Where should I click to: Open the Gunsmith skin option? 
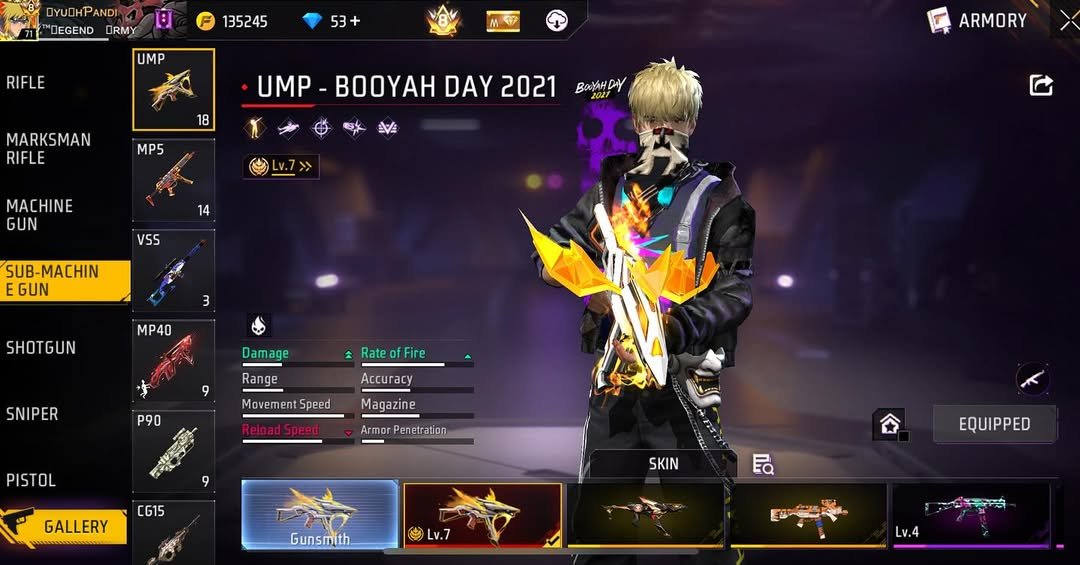click(320, 515)
